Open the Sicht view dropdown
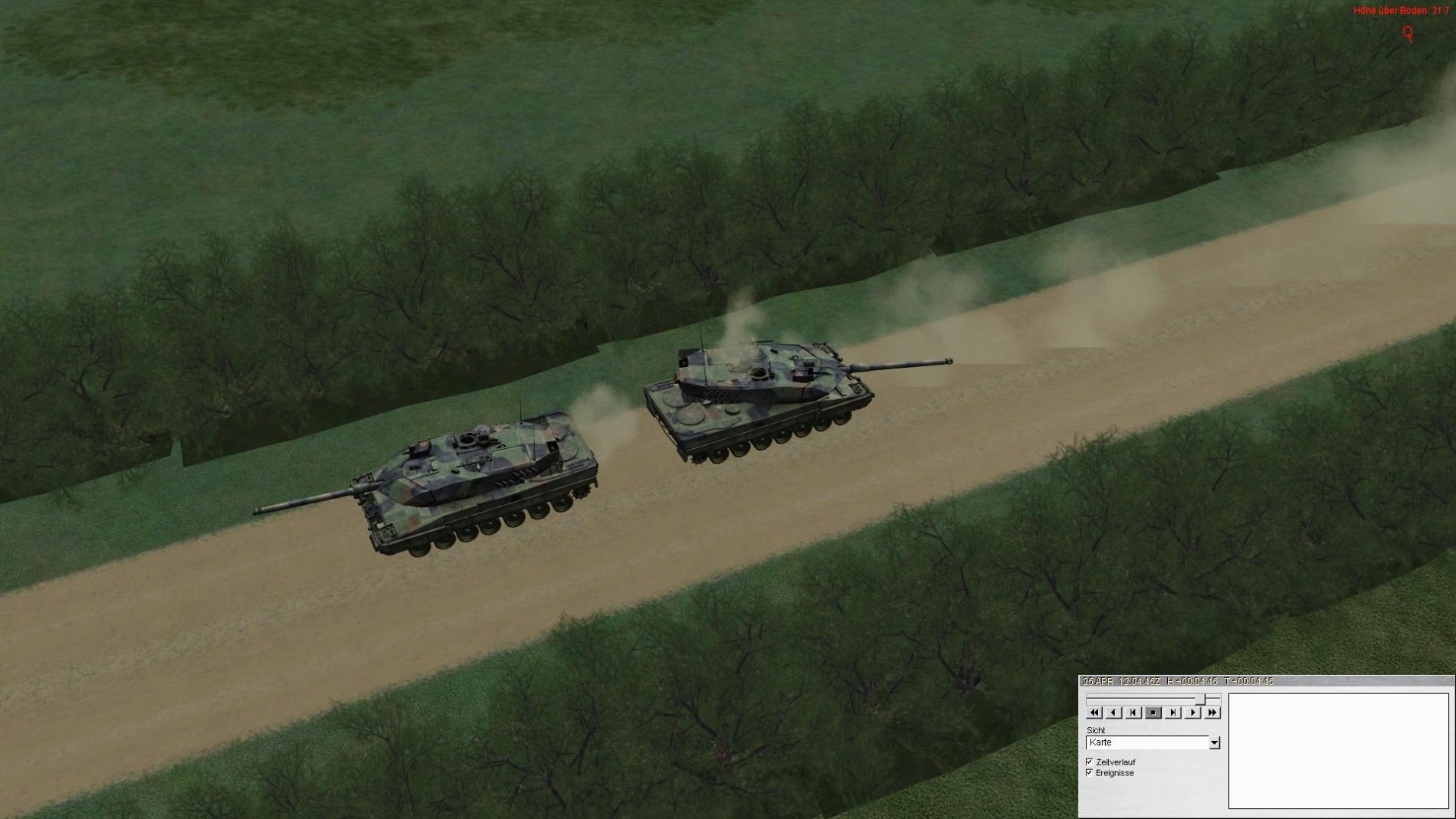 click(x=1214, y=743)
